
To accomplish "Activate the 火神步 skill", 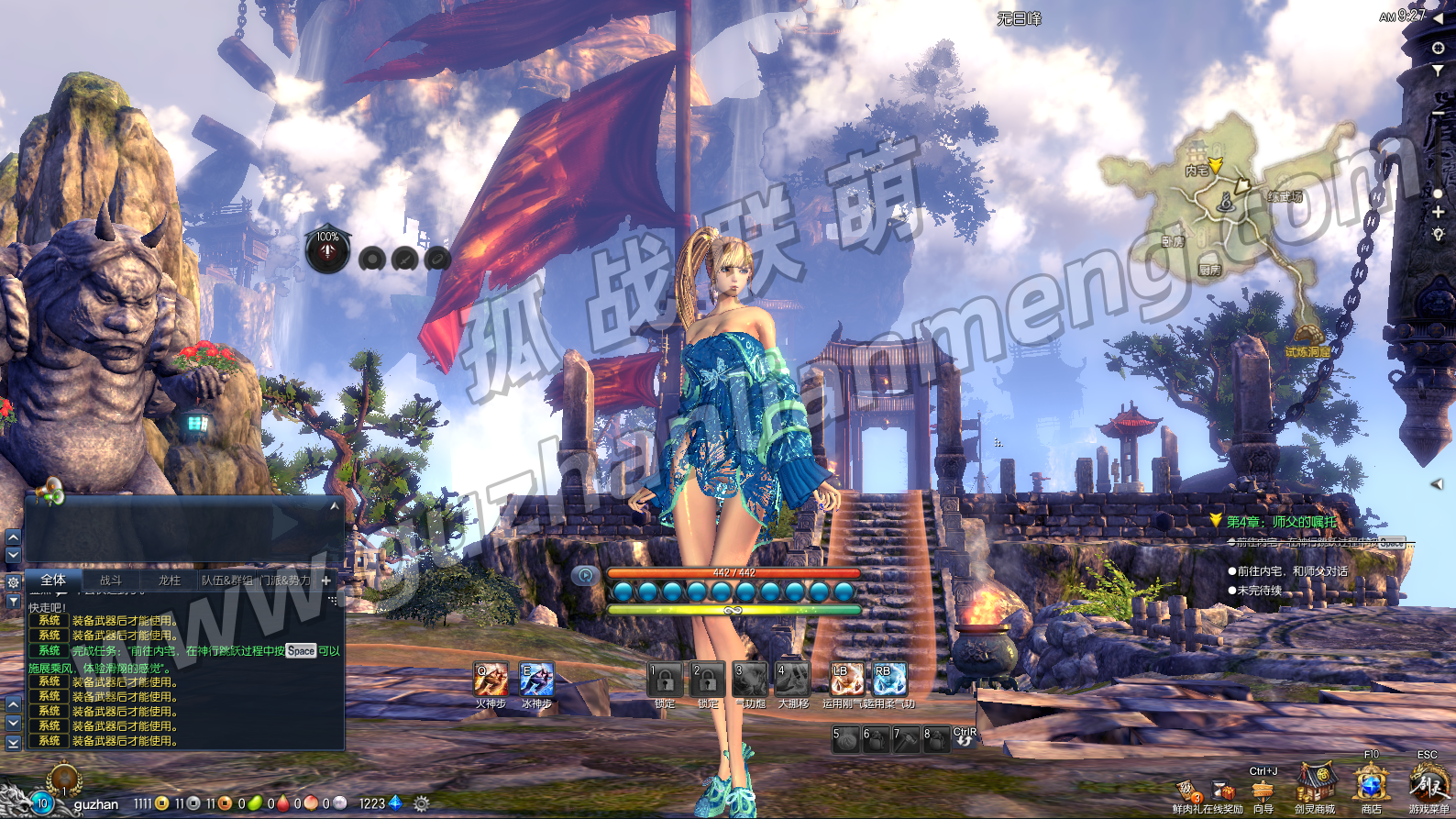I will click(x=491, y=680).
